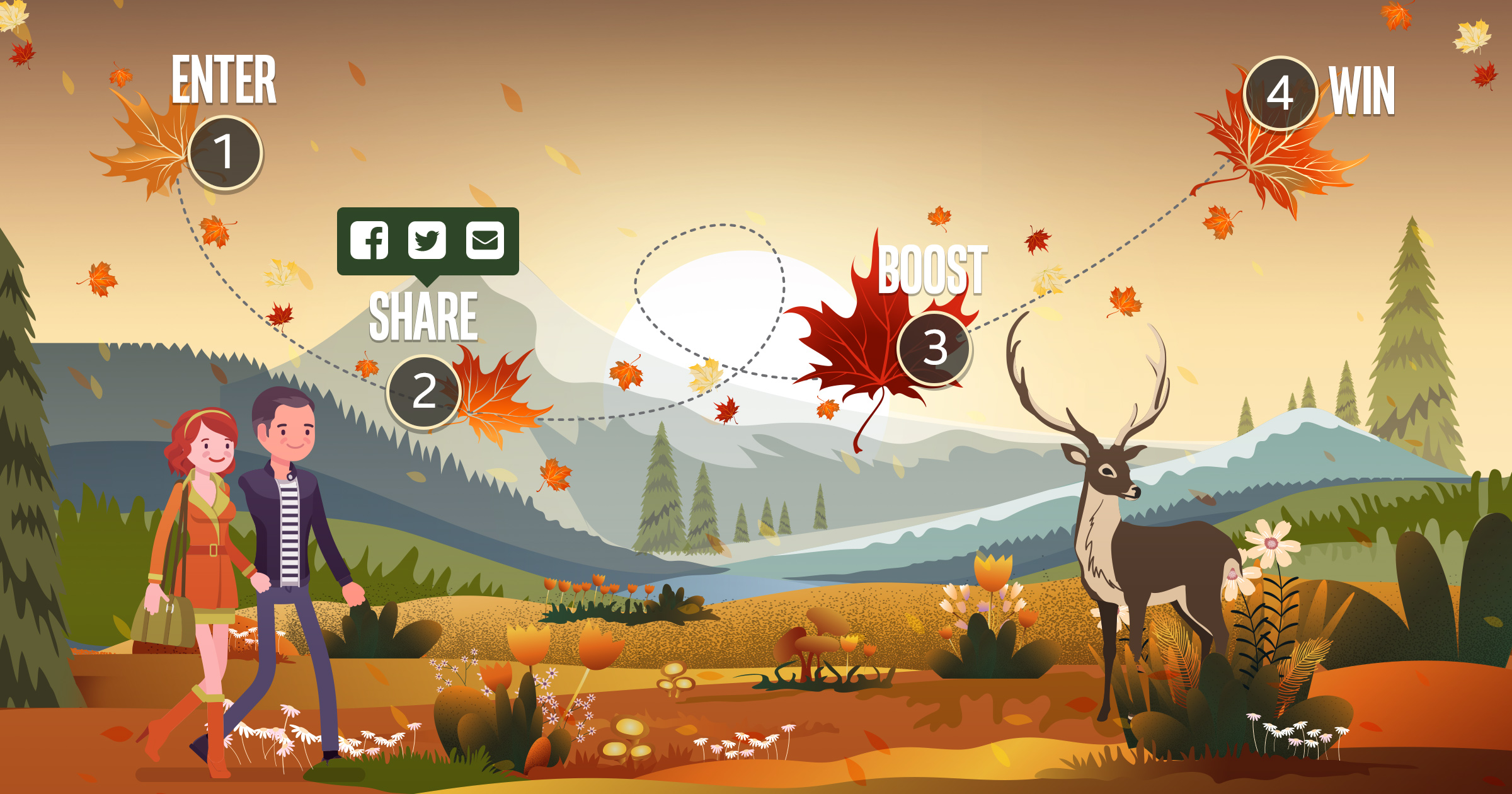Open the step 3 Boost circle
This screenshot has width=1512, height=794.
tap(934, 348)
